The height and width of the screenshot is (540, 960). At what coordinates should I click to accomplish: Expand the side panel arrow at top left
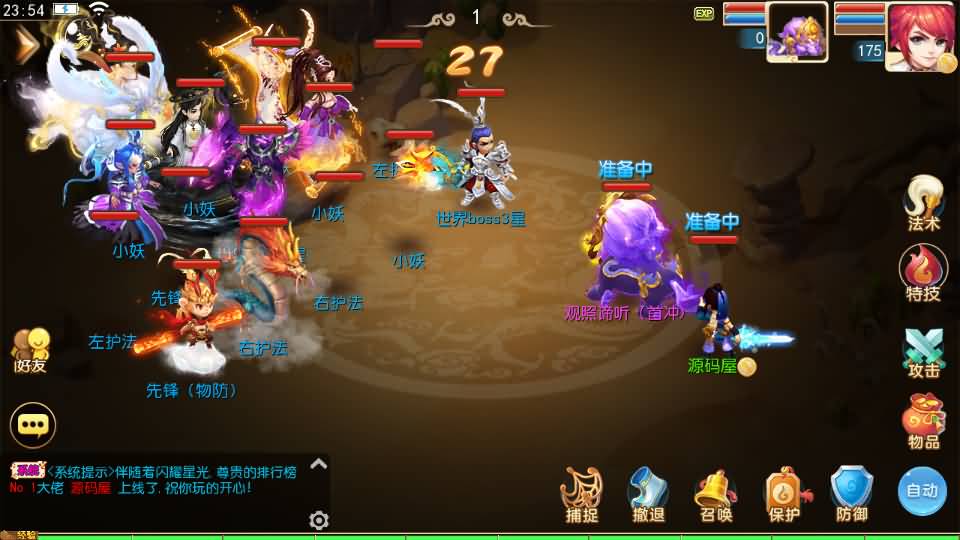tap(25, 44)
